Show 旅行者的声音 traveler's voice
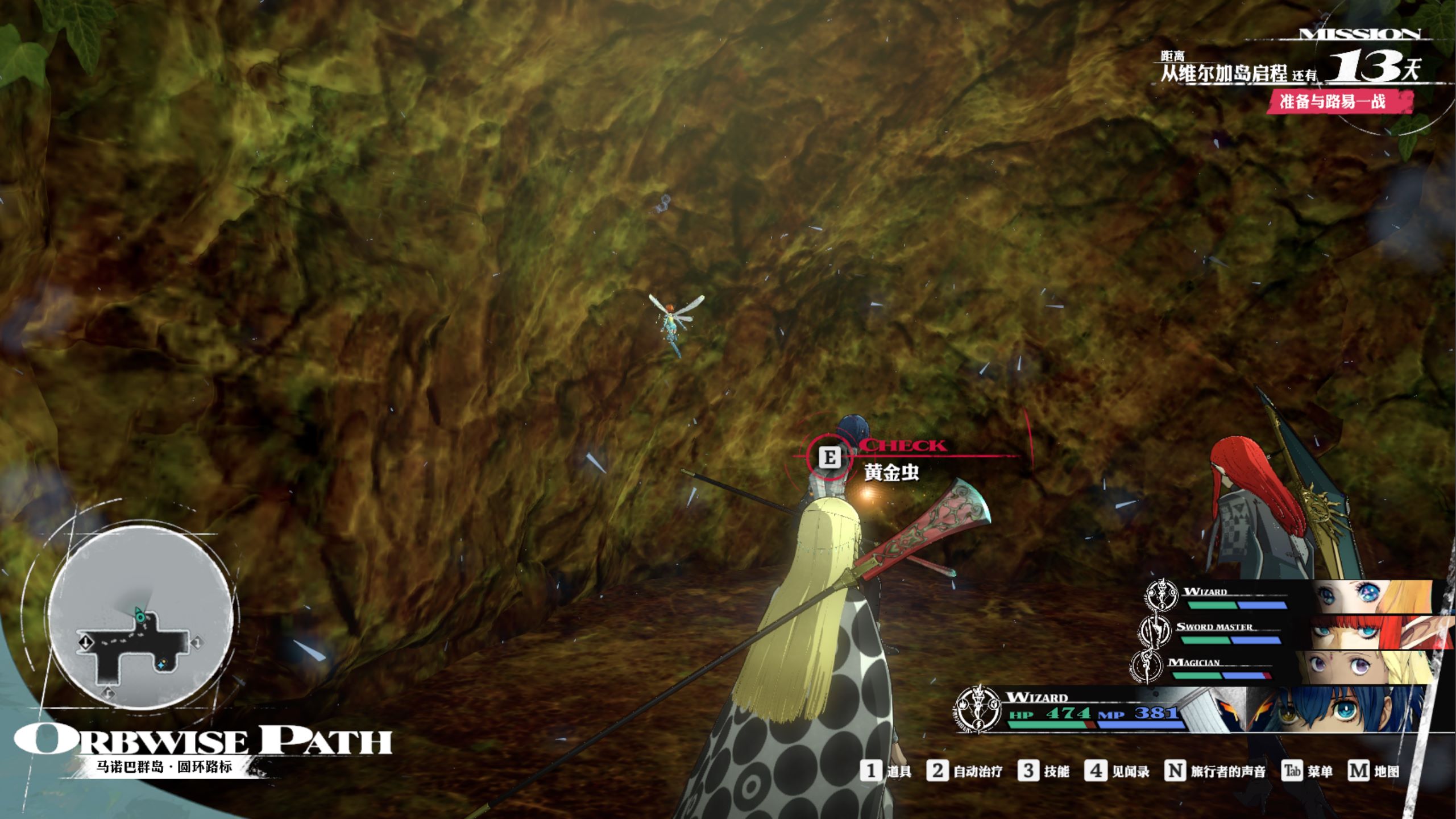The image size is (1456, 819). 1216,771
